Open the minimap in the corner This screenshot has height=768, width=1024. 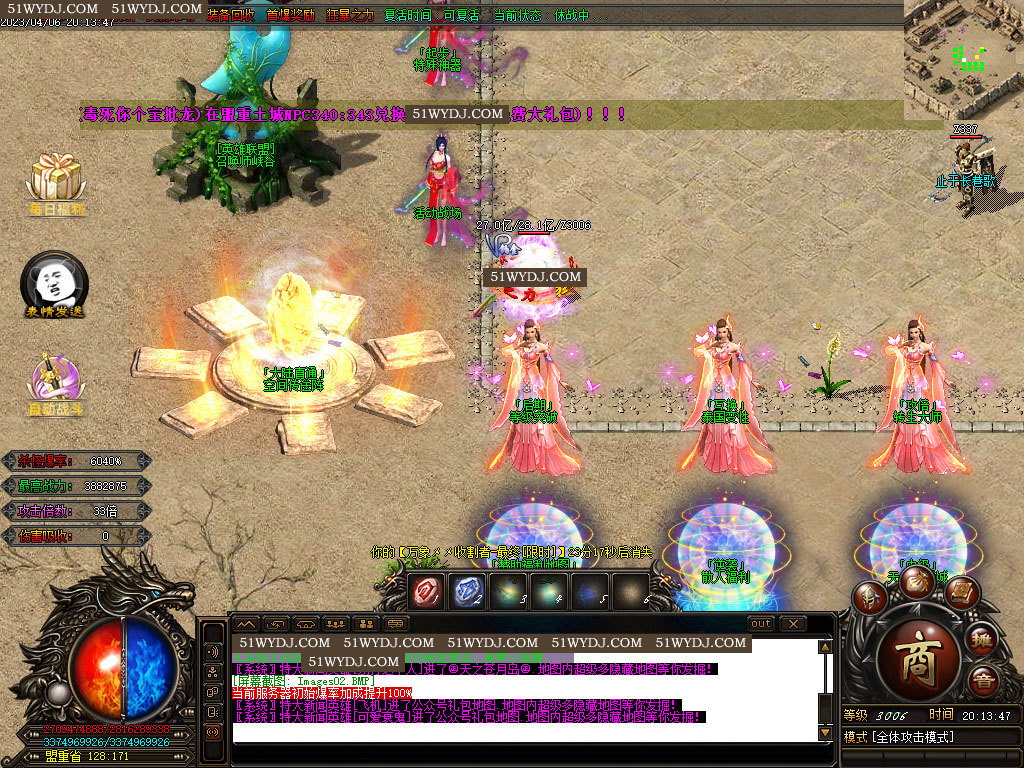point(963,59)
